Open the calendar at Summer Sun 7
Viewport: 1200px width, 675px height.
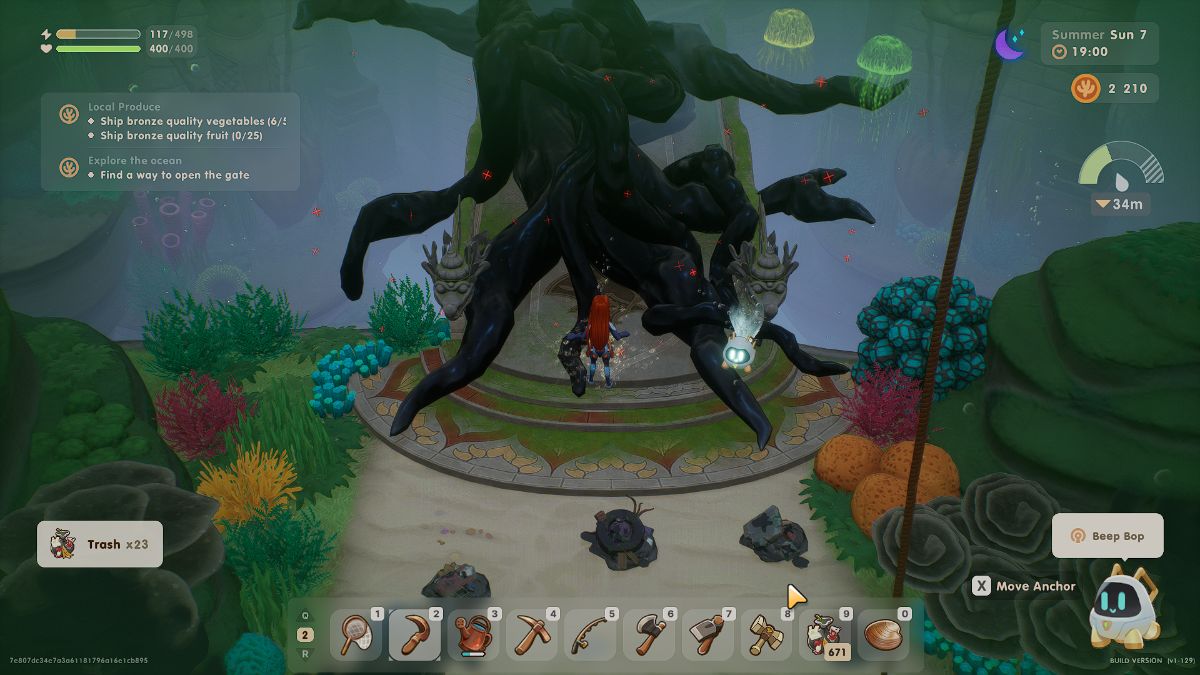click(1098, 43)
